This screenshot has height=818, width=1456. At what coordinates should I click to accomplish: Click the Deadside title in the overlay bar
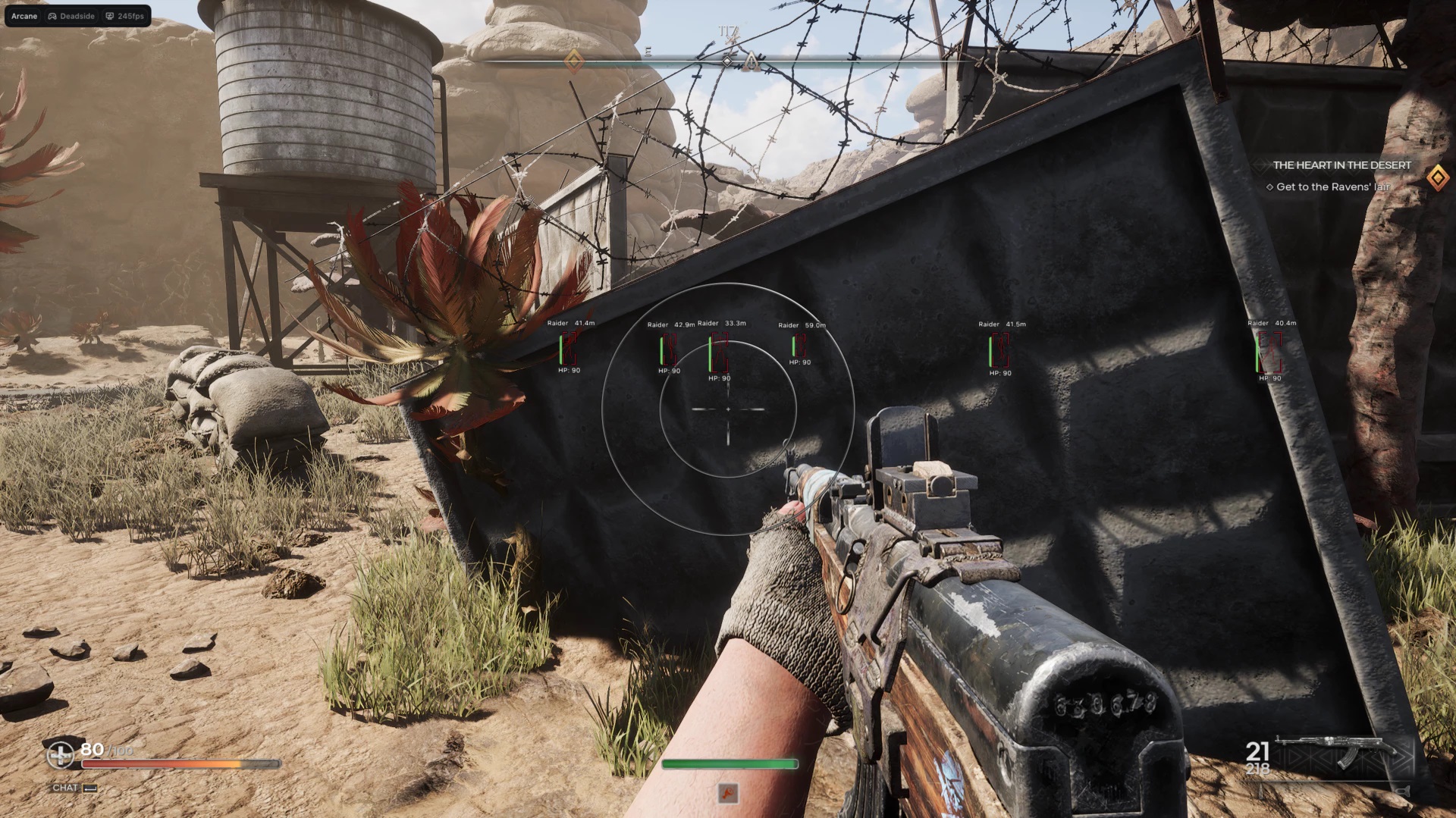tap(78, 15)
